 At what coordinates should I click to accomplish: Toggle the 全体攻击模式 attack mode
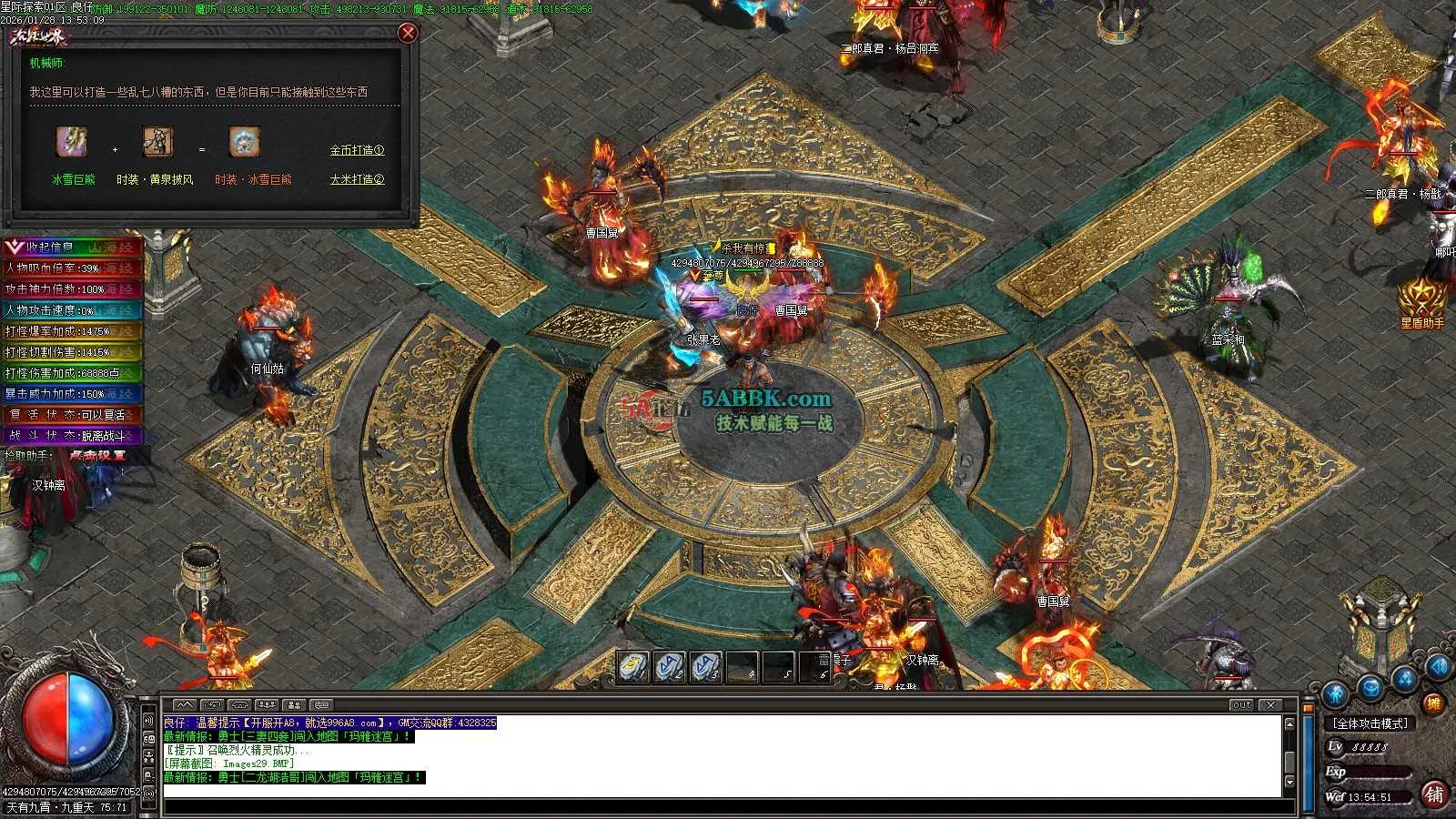tap(1370, 723)
